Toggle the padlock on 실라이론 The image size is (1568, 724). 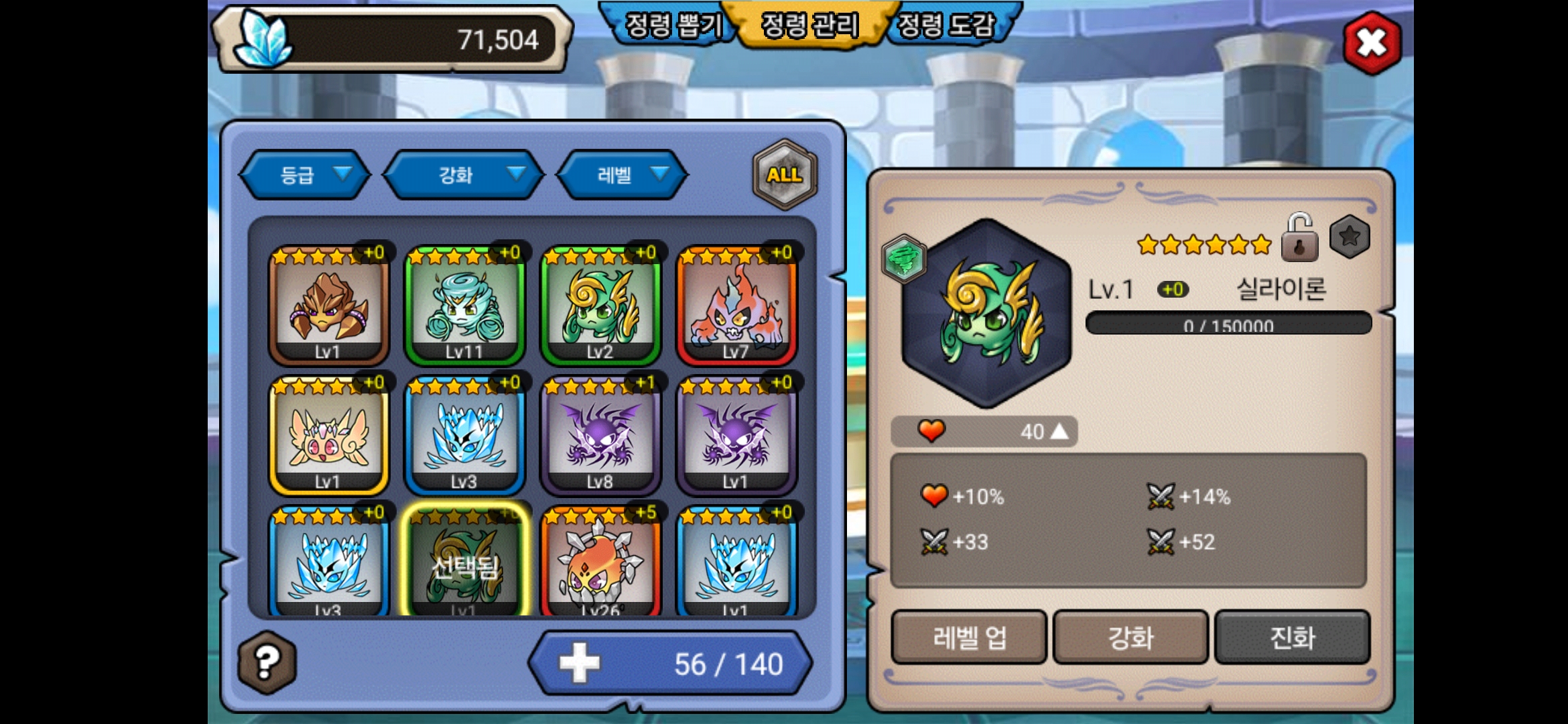point(1299,239)
